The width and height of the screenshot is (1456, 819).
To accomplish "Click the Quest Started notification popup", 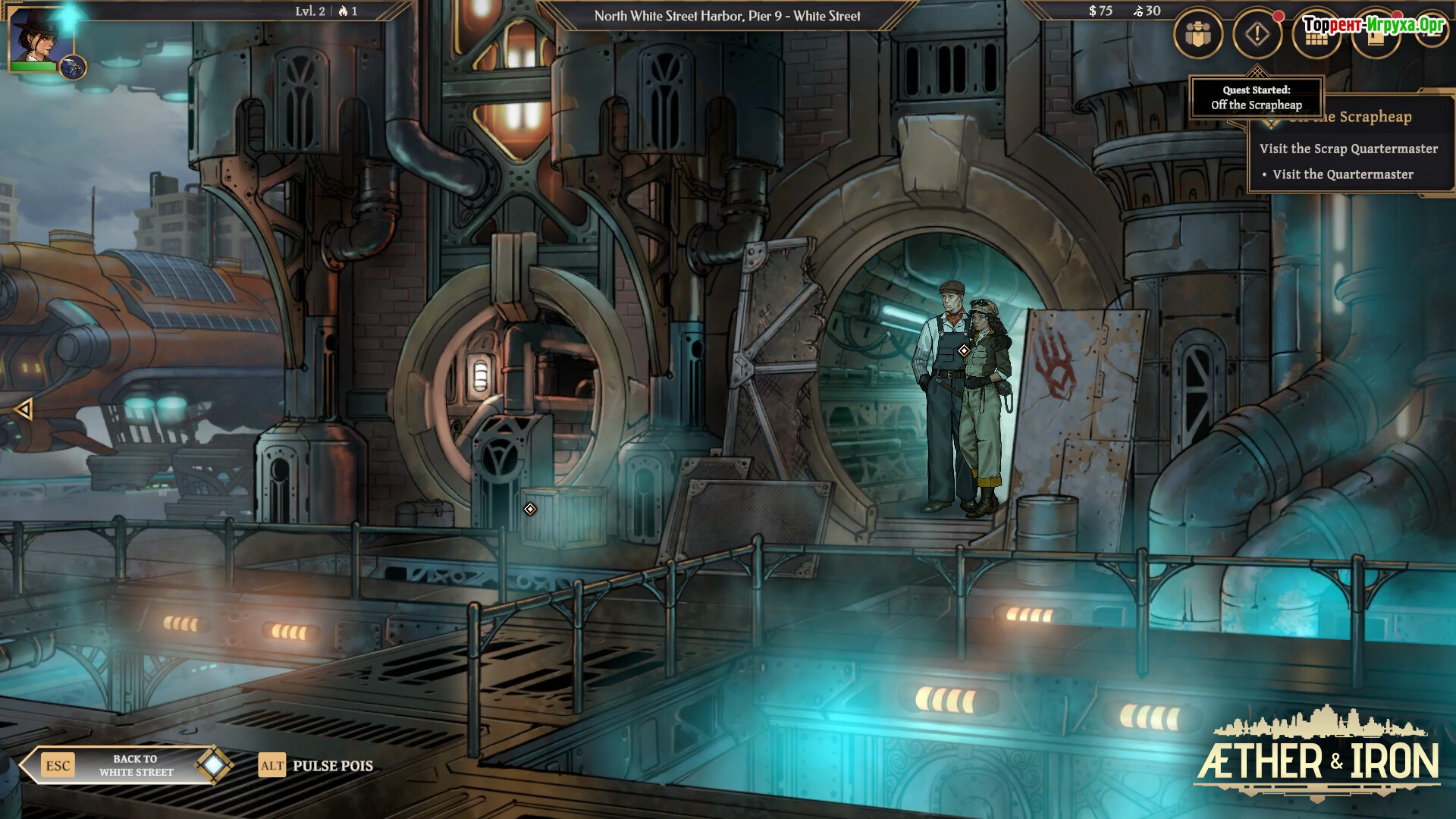I will [1256, 98].
